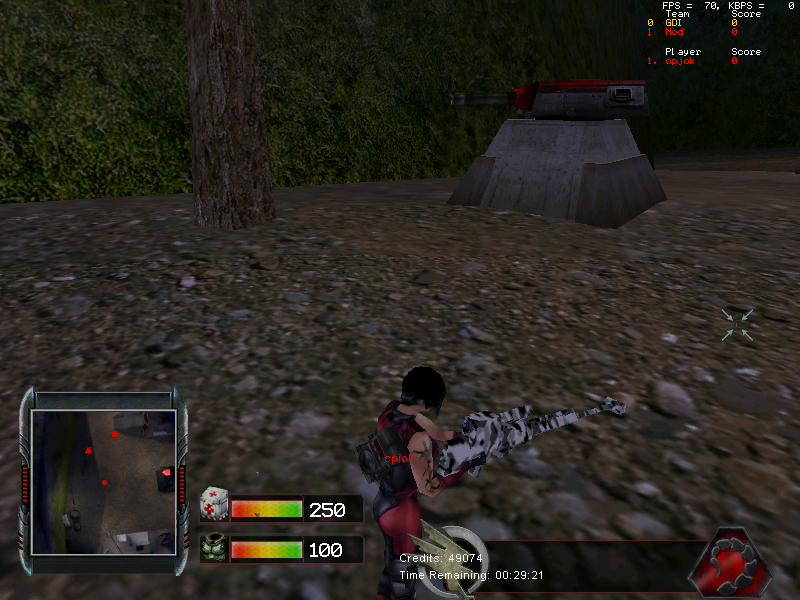Click the radar minimap
This screenshot has height=600, width=800.
click(103, 481)
